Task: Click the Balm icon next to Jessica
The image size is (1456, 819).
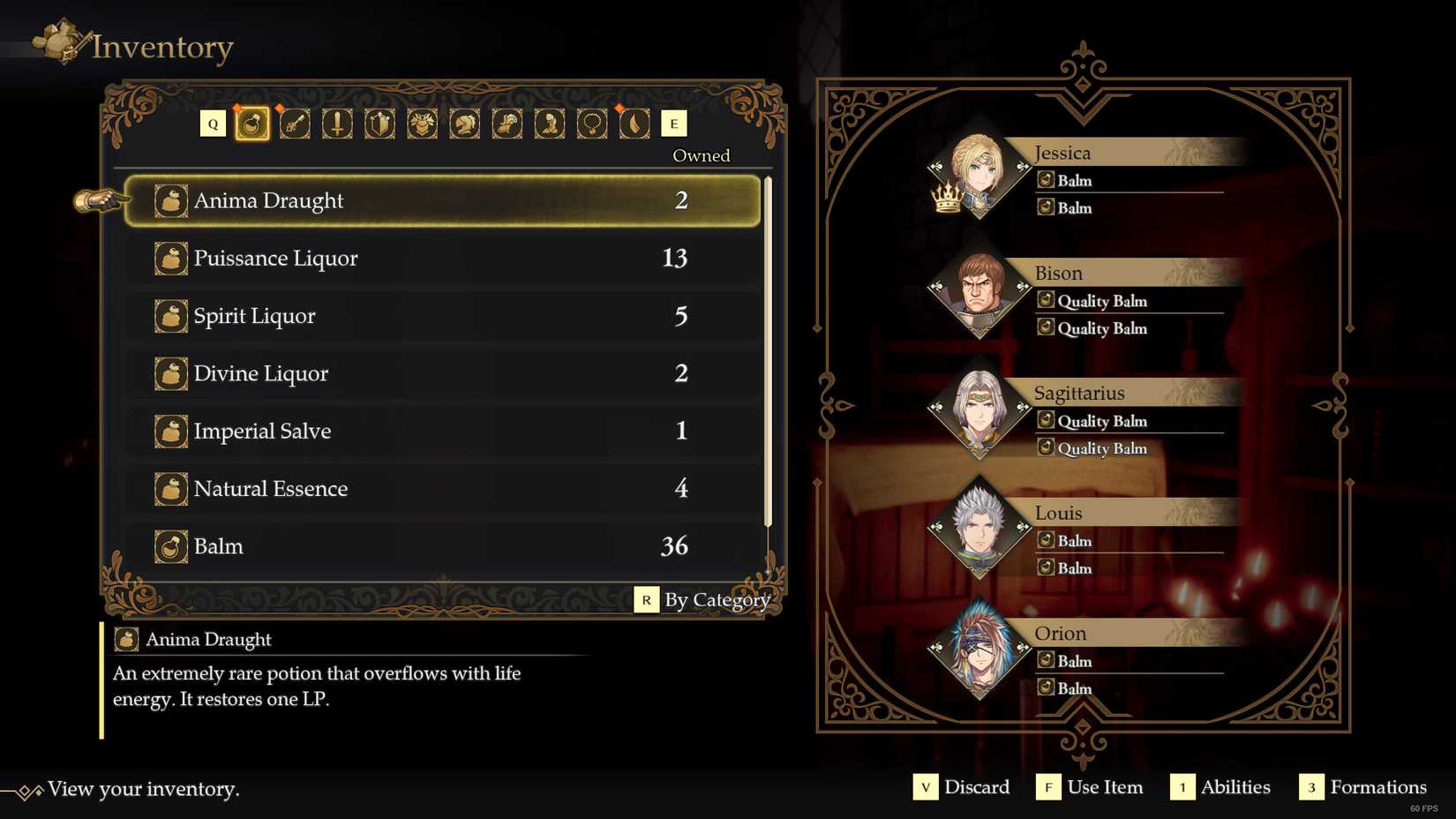Action: (1046, 180)
